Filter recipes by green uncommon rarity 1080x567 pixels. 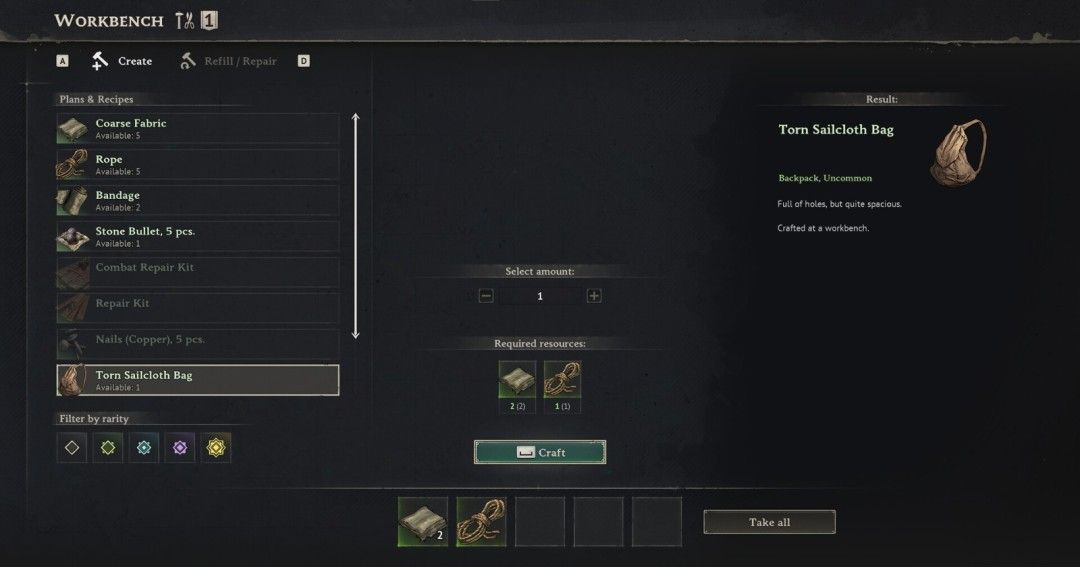108,448
